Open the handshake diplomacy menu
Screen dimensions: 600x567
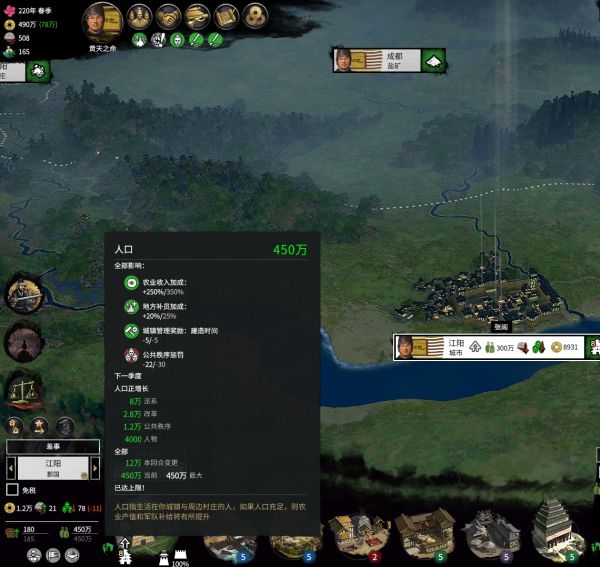click(169, 17)
